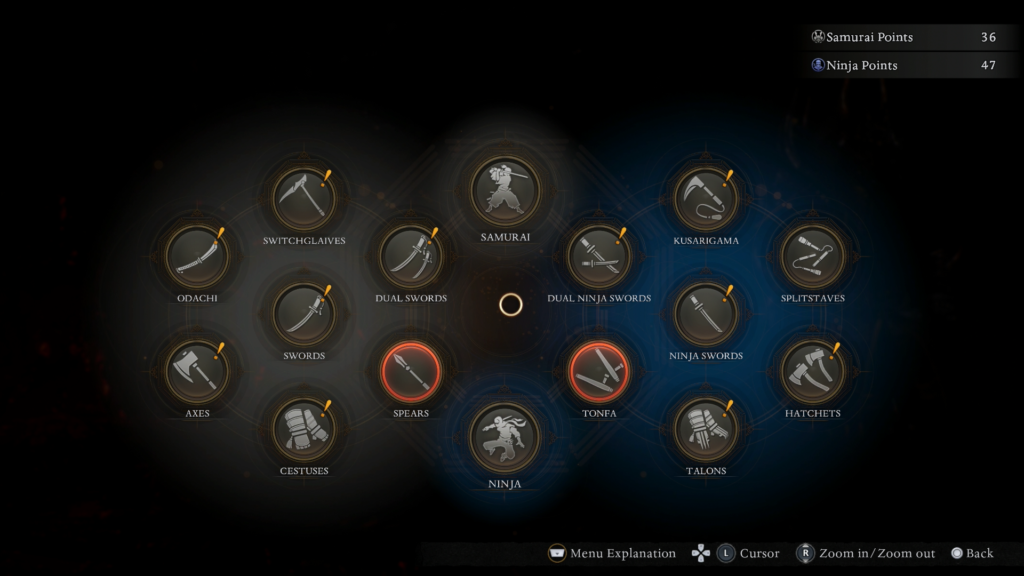Open the Splitstaves skill tree

(812, 256)
